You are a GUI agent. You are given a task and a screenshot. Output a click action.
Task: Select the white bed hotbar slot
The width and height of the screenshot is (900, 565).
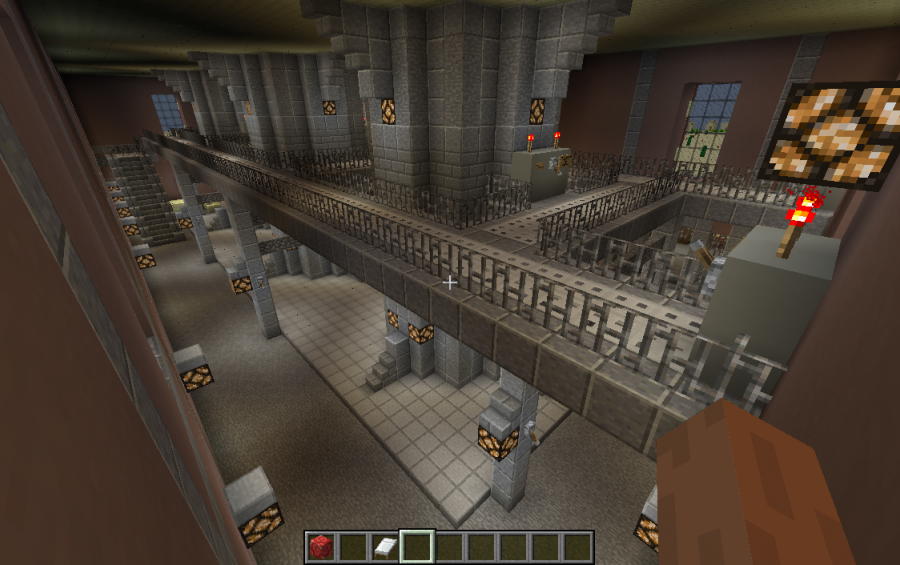tap(385, 546)
